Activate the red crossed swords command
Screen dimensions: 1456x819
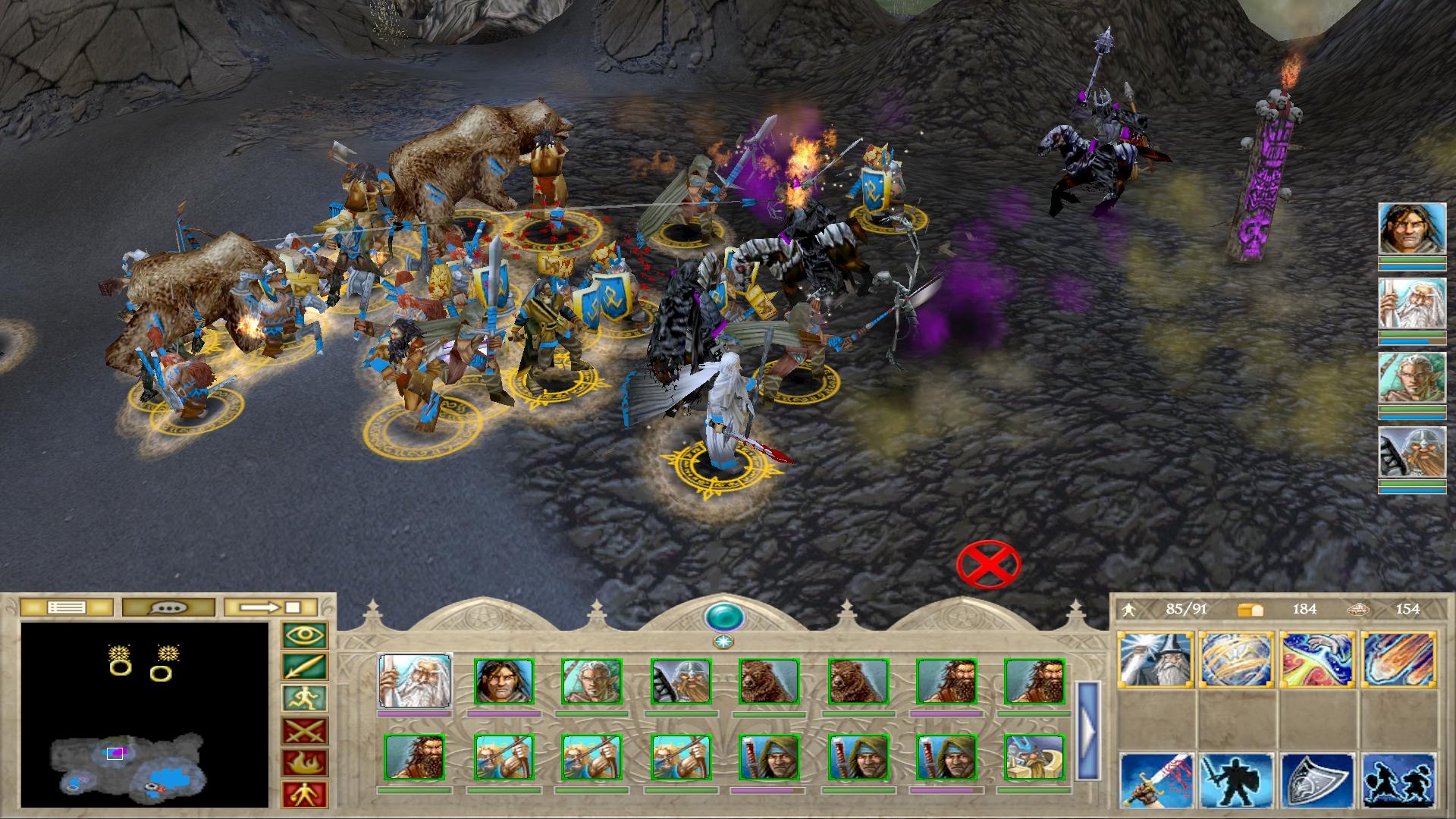304,731
